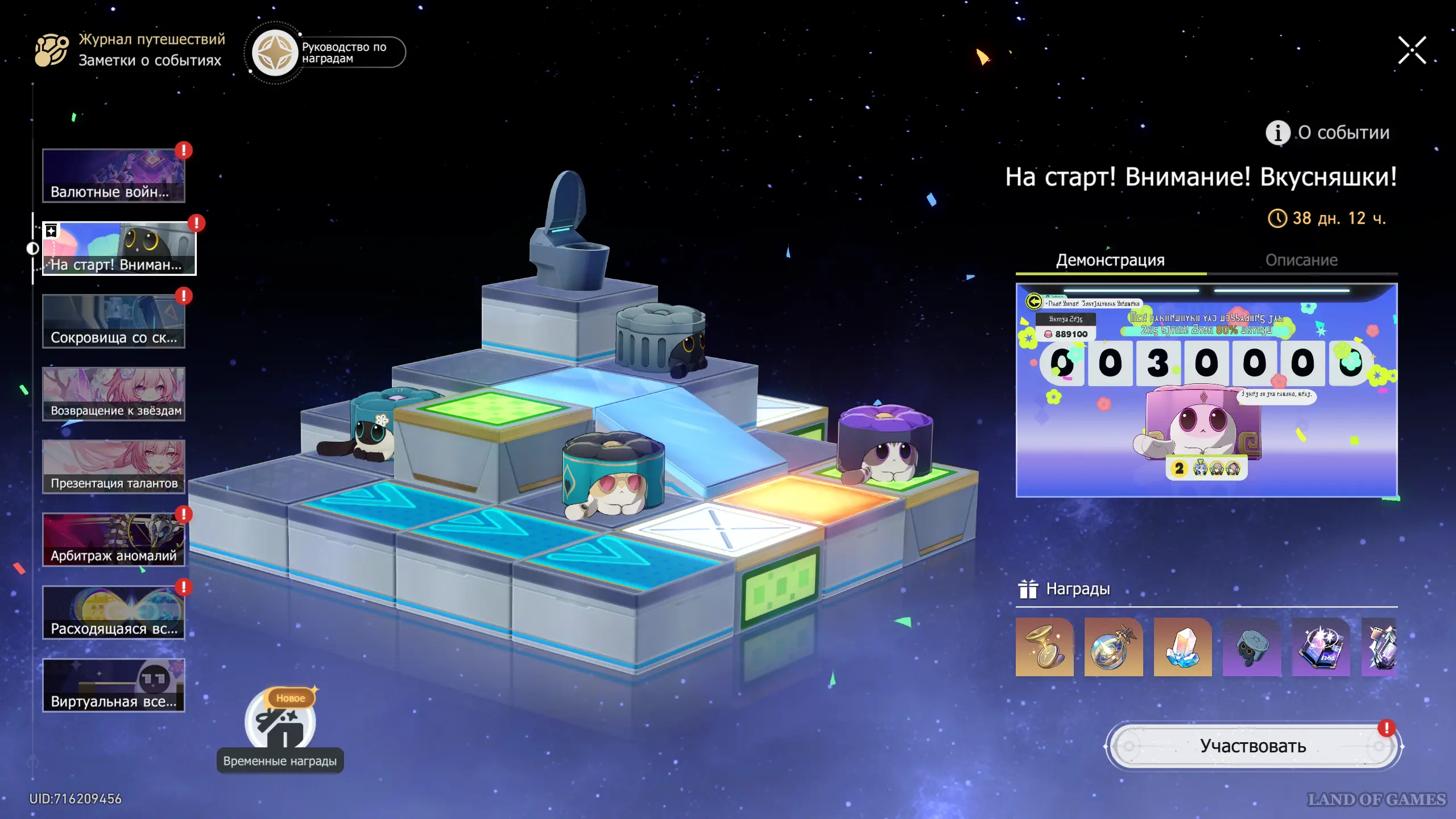Screen dimensions: 1456x819
Task: Open the Сокровища со ск... event entry
Action: tap(114, 321)
